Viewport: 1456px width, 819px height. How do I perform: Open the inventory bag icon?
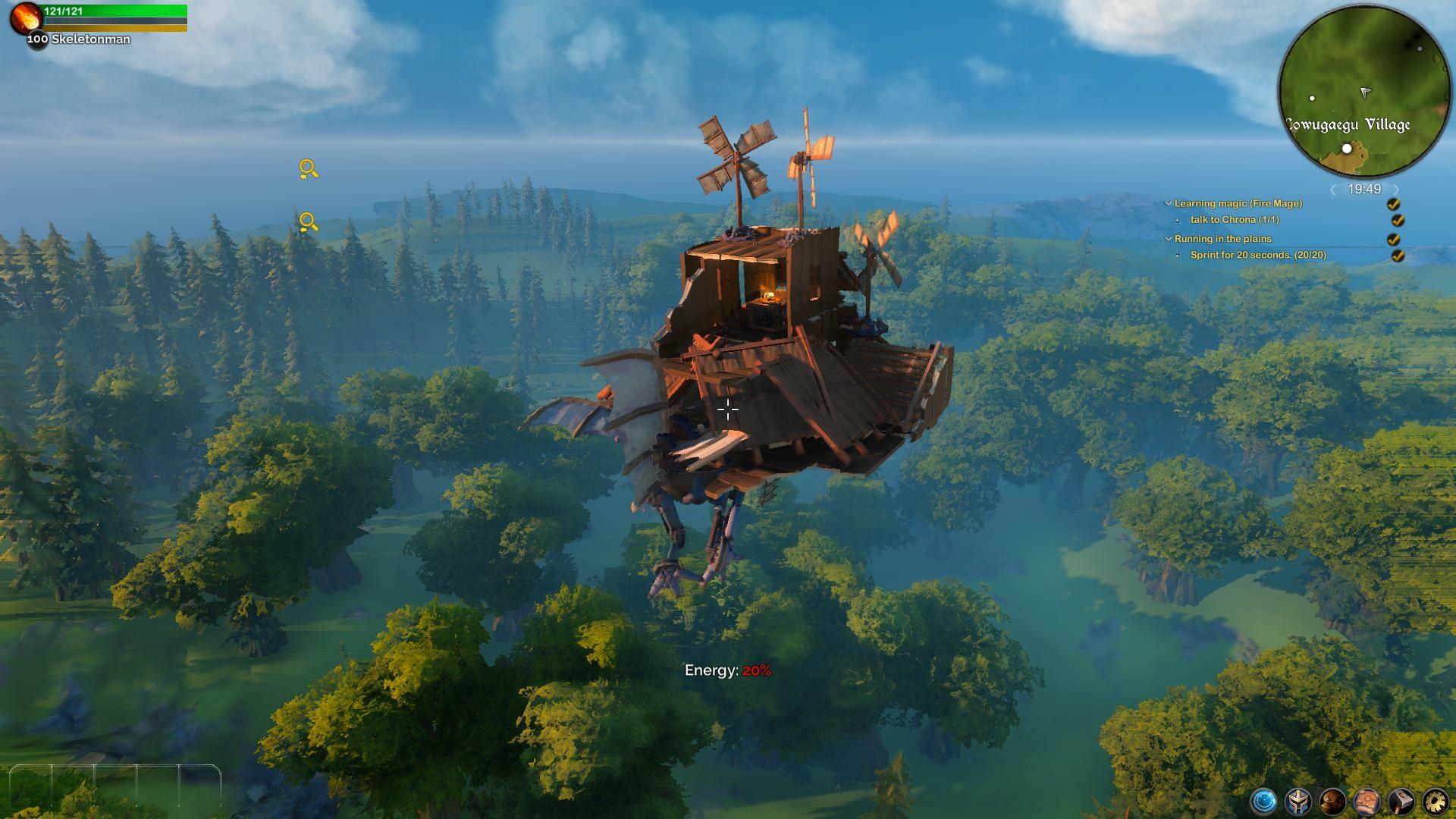pyautogui.click(x=1332, y=801)
